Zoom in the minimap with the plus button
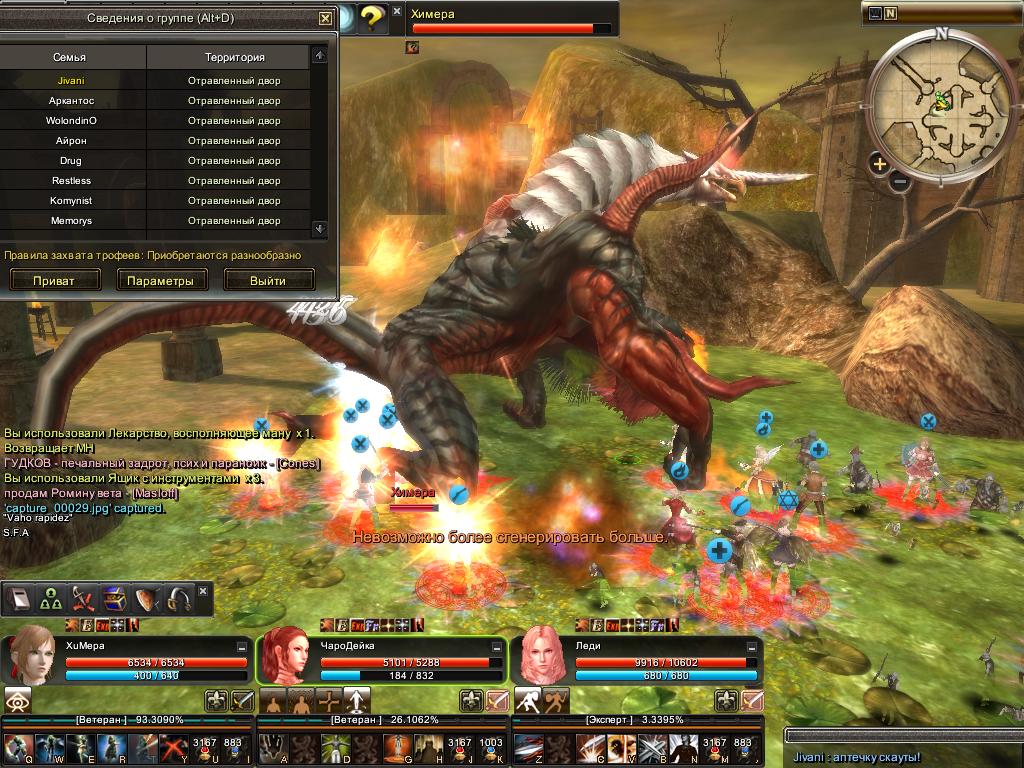Screen dimensions: 1024x768 pos(879,164)
